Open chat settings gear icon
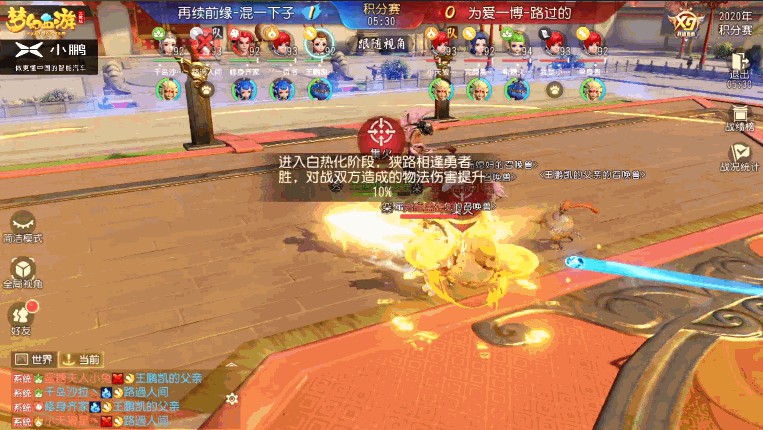763x430 pixels. [x=232, y=398]
